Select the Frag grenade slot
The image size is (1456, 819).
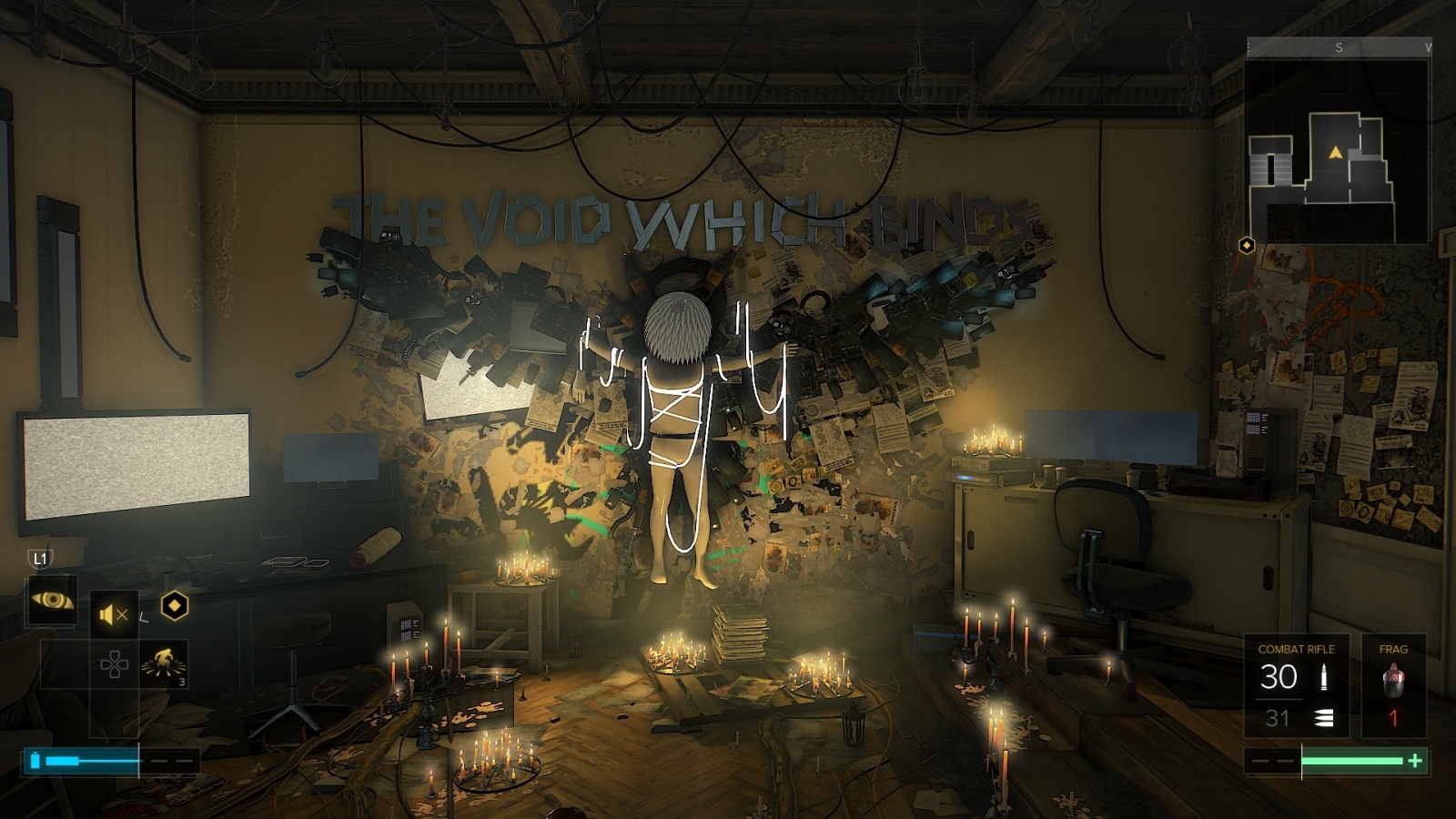1392,685
